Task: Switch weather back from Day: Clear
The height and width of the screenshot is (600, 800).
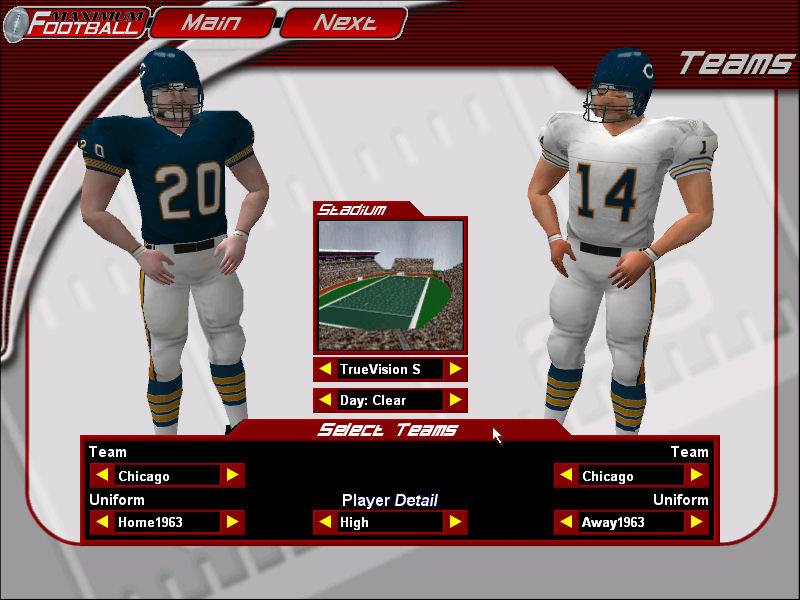Action: [x=325, y=401]
